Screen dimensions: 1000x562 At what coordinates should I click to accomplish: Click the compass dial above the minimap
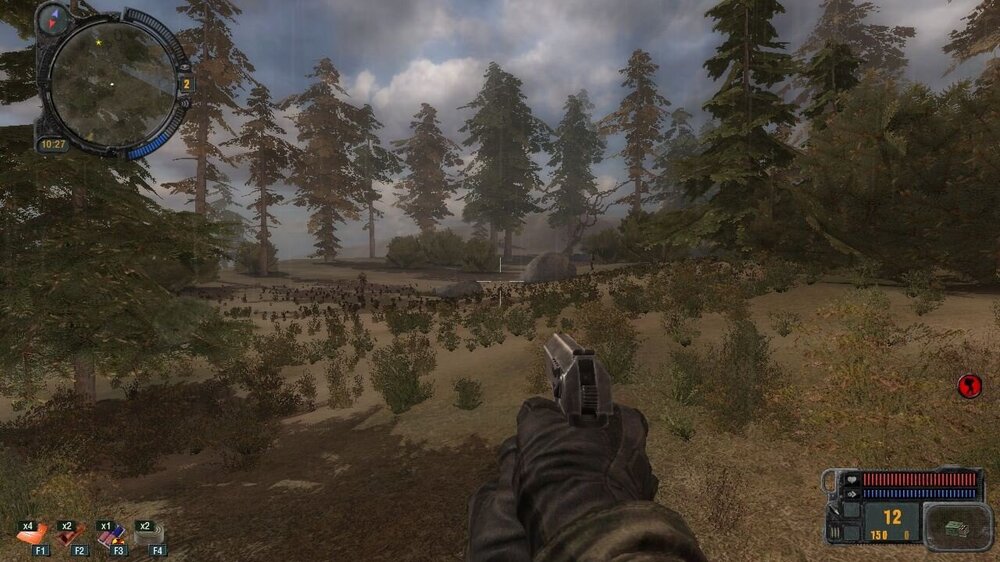[x=53, y=18]
